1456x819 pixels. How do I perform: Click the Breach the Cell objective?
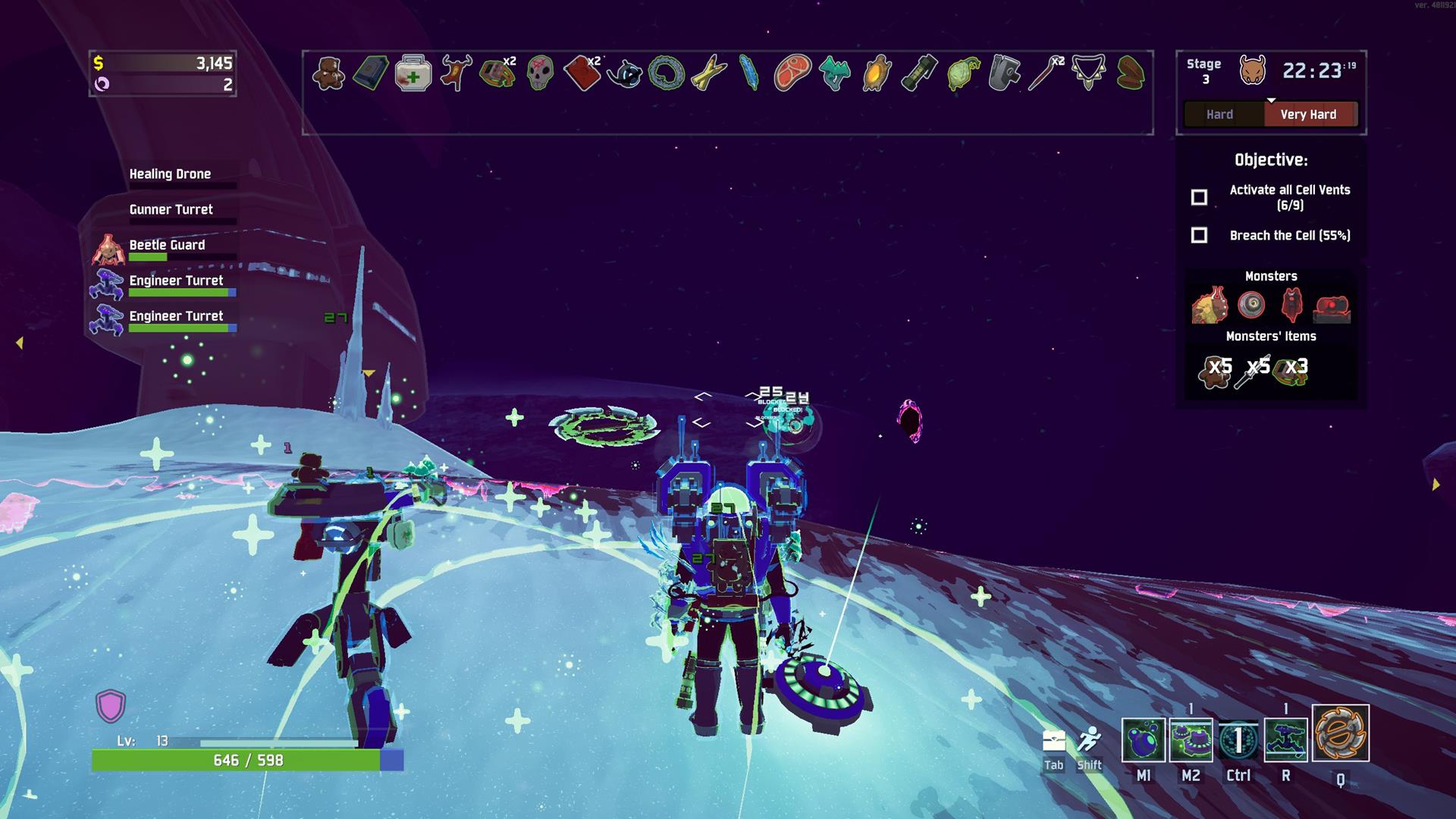click(x=1289, y=236)
